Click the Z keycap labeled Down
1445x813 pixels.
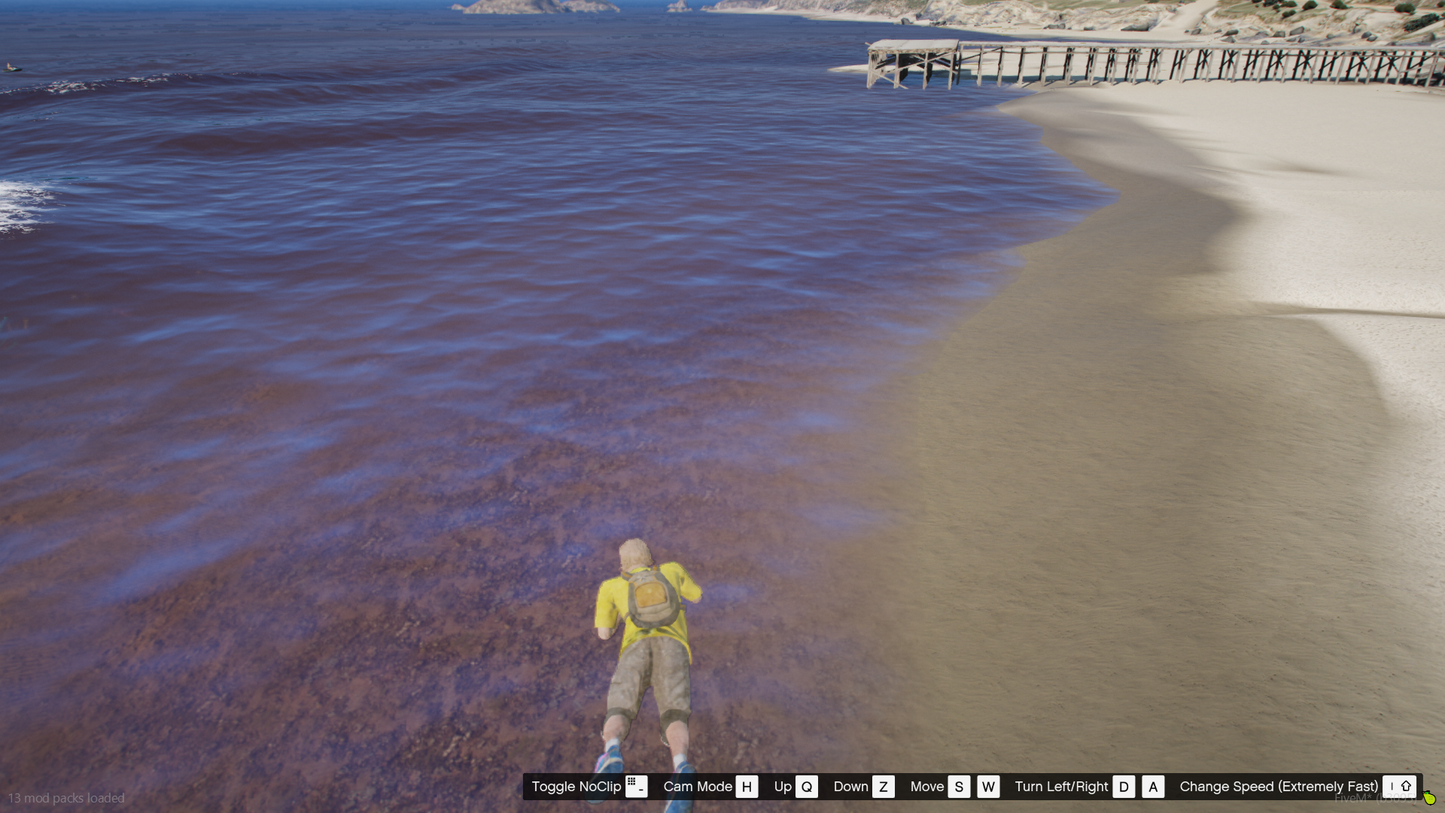pyautogui.click(x=883, y=786)
